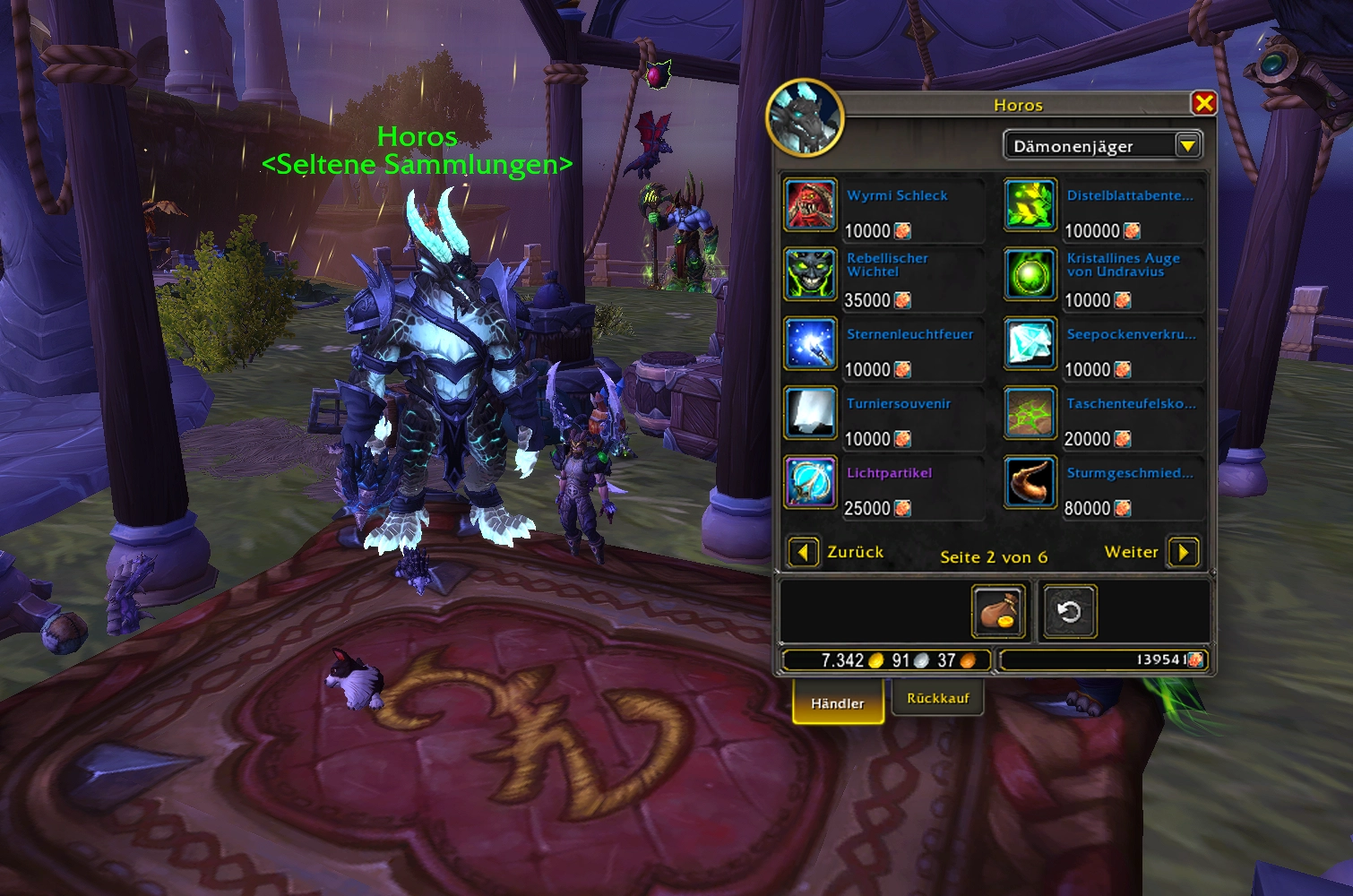Image resolution: width=1353 pixels, height=896 pixels.
Task: Go to the next page with Weiter arrow
Action: [x=1184, y=552]
